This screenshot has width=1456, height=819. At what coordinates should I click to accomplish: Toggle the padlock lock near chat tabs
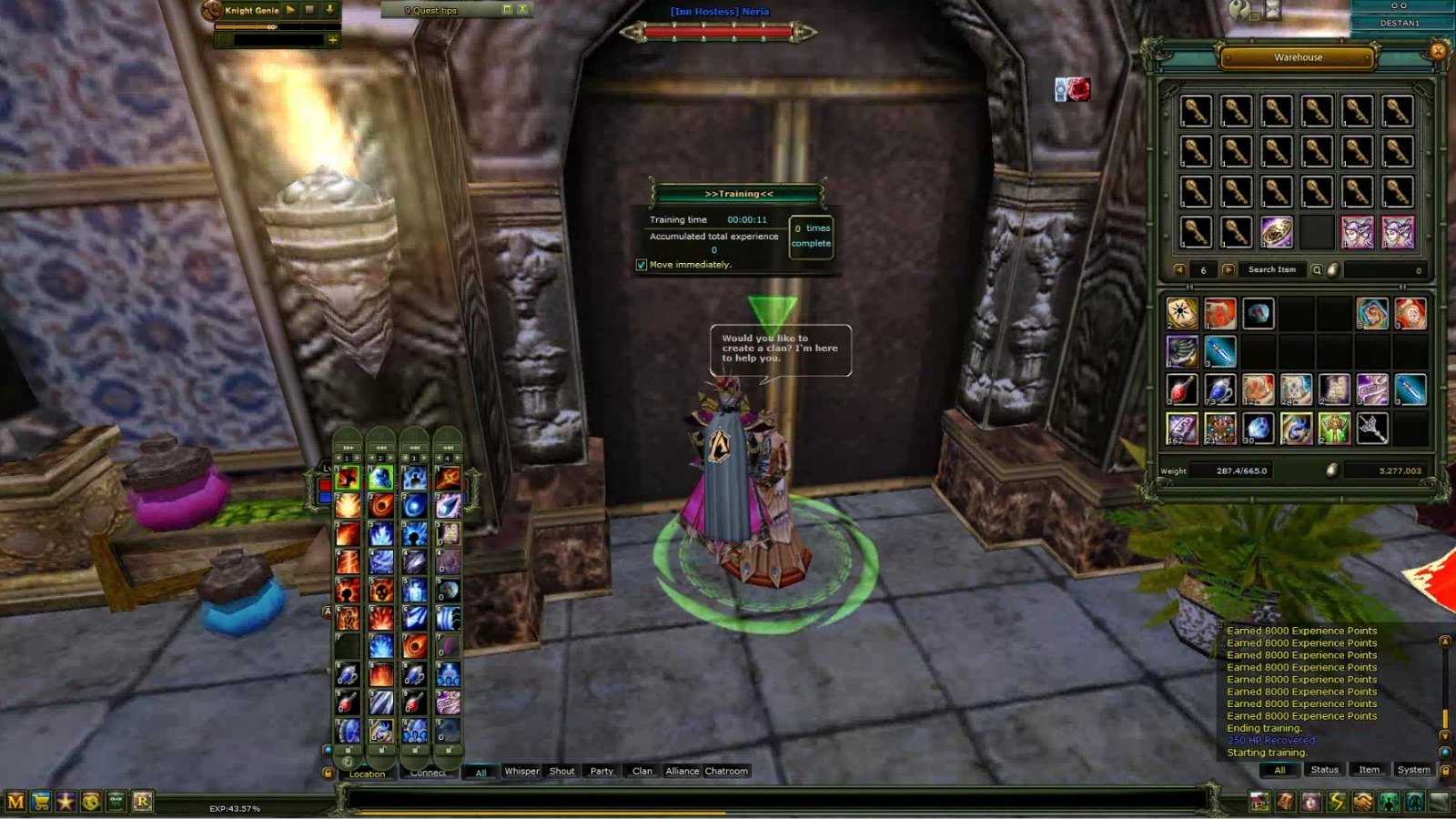coord(329,771)
